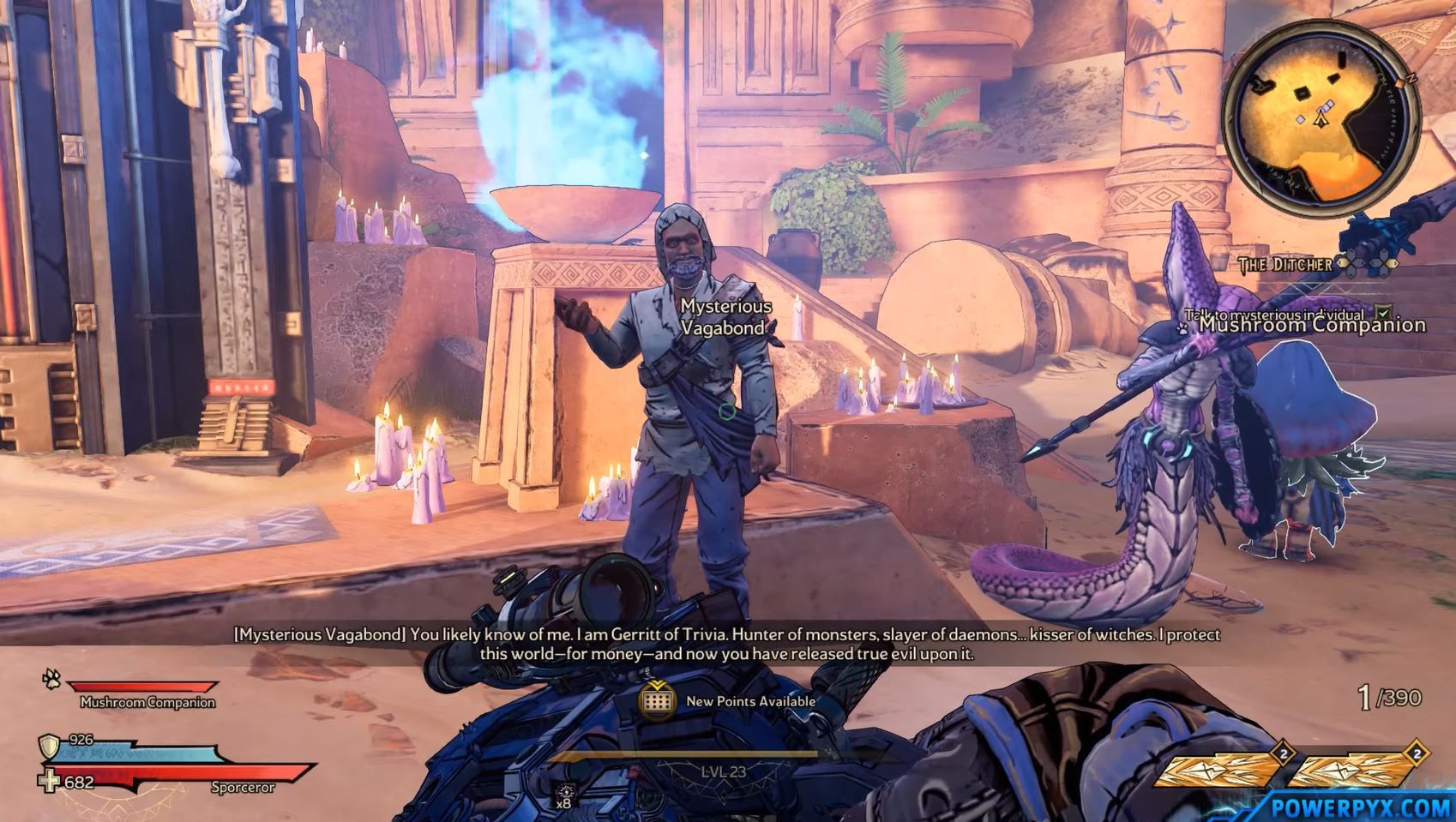Select the Mysterious Vagabond nameplate
The height and width of the screenshot is (822, 1456).
click(723, 315)
